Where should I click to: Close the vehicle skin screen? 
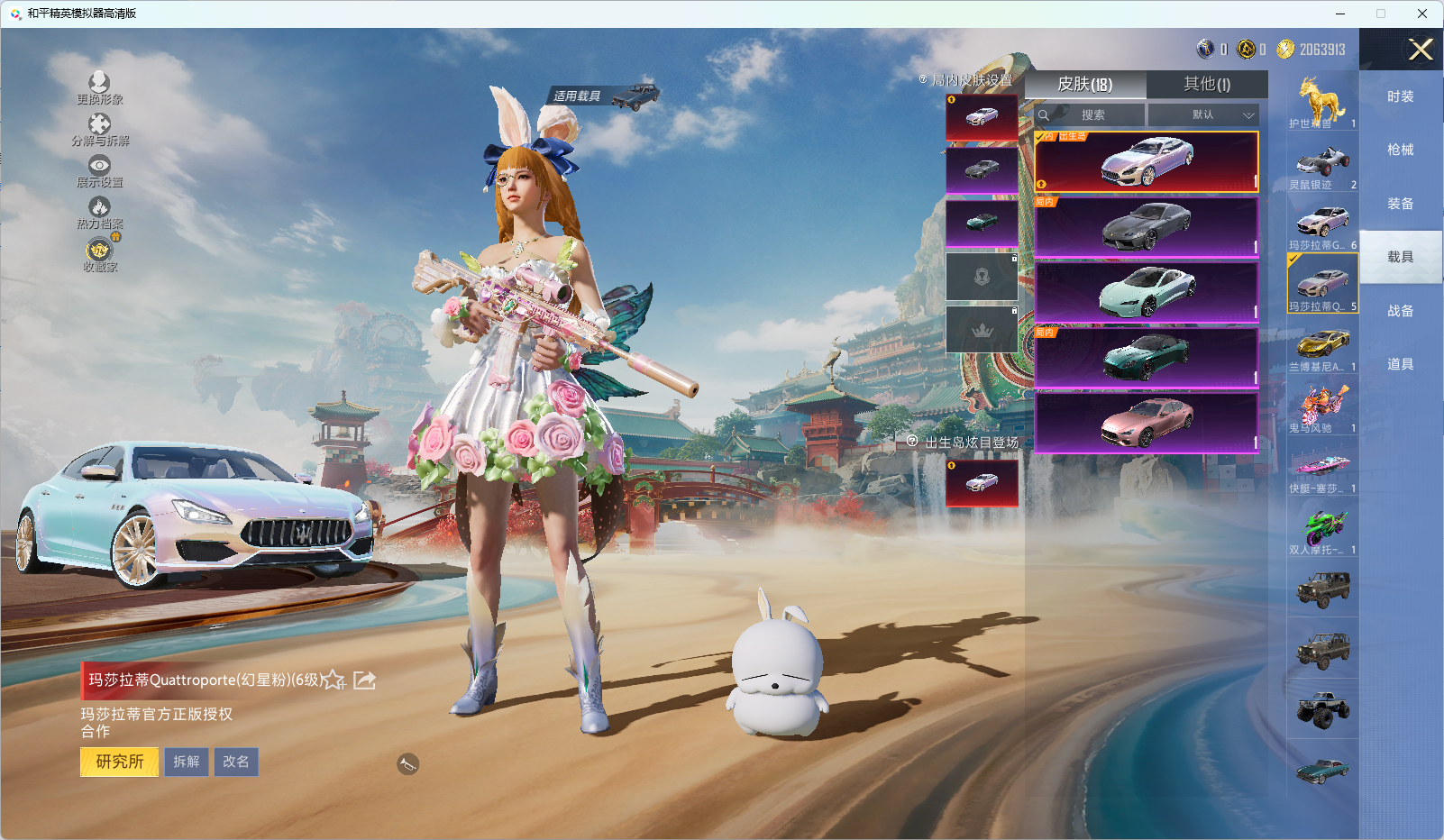tap(1421, 50)
